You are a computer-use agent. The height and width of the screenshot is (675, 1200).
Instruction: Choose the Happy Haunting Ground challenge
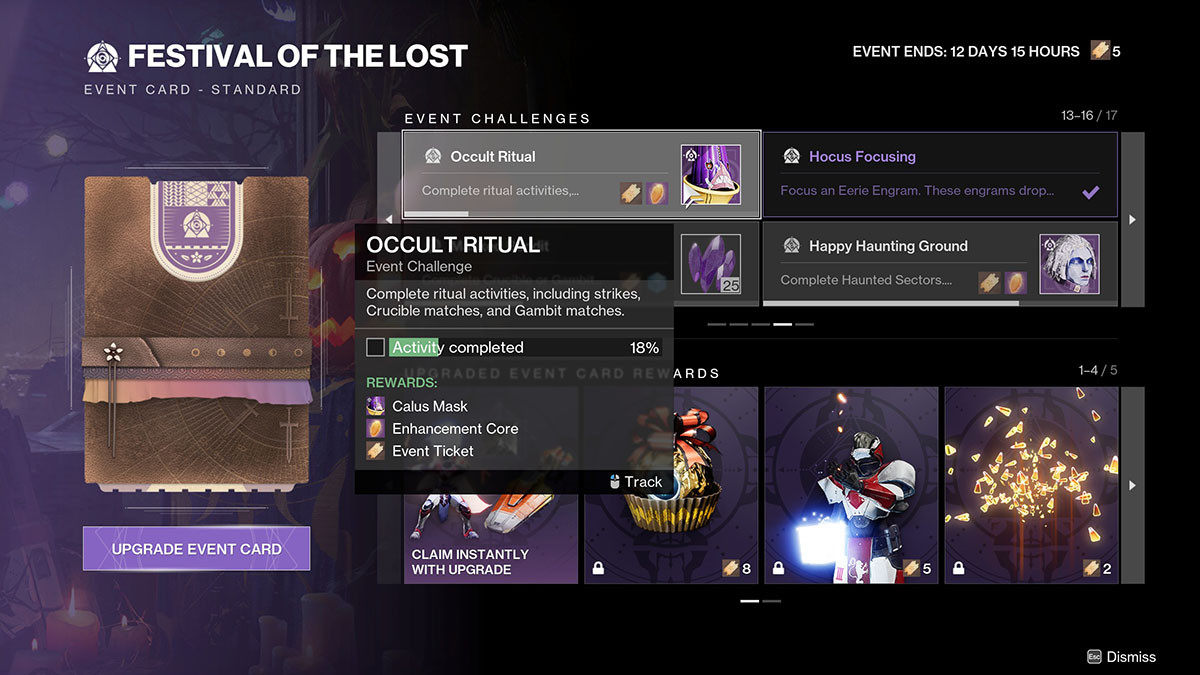pos(940,264)
